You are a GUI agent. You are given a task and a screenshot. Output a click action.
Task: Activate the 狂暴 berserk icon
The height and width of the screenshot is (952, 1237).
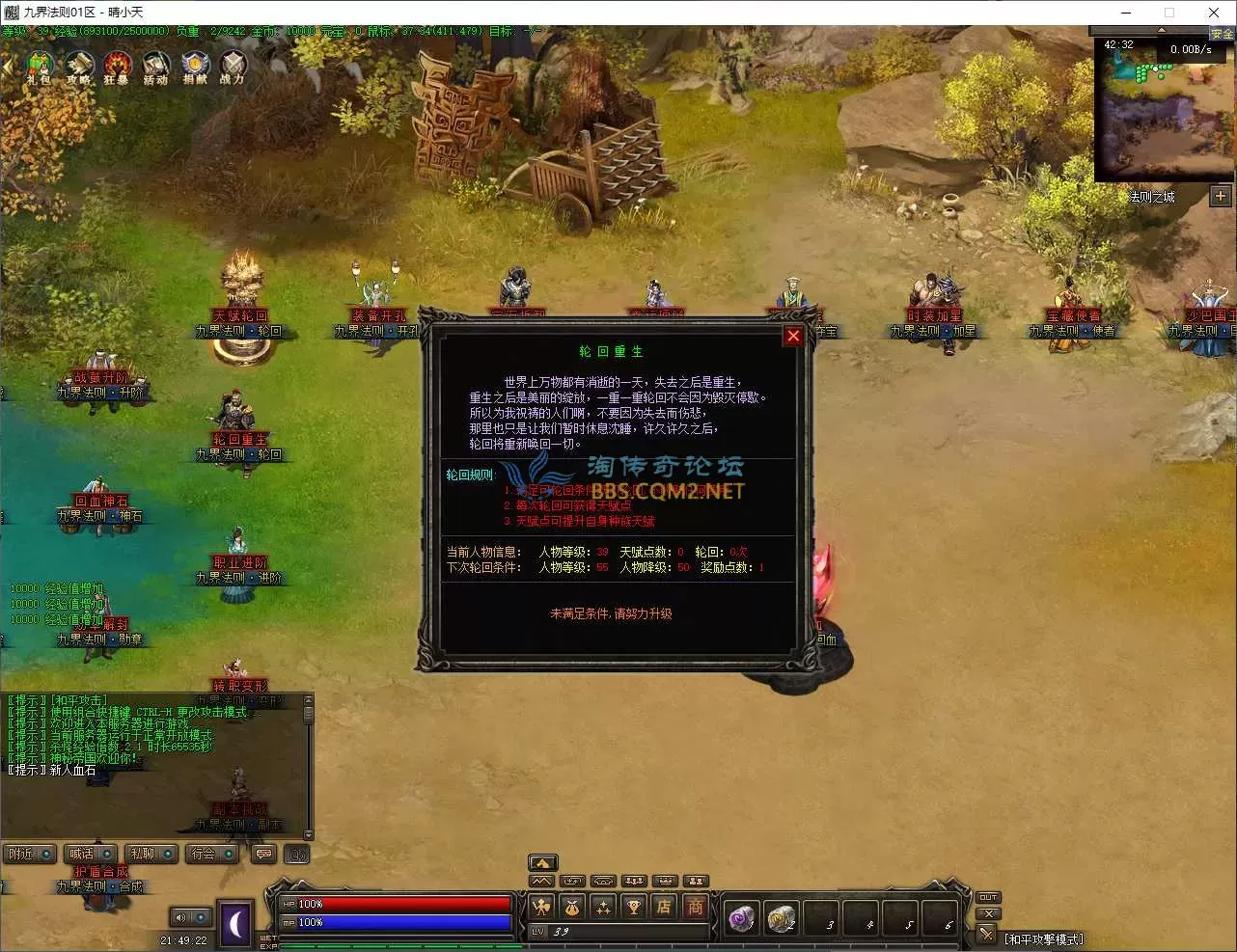(117, 68)
